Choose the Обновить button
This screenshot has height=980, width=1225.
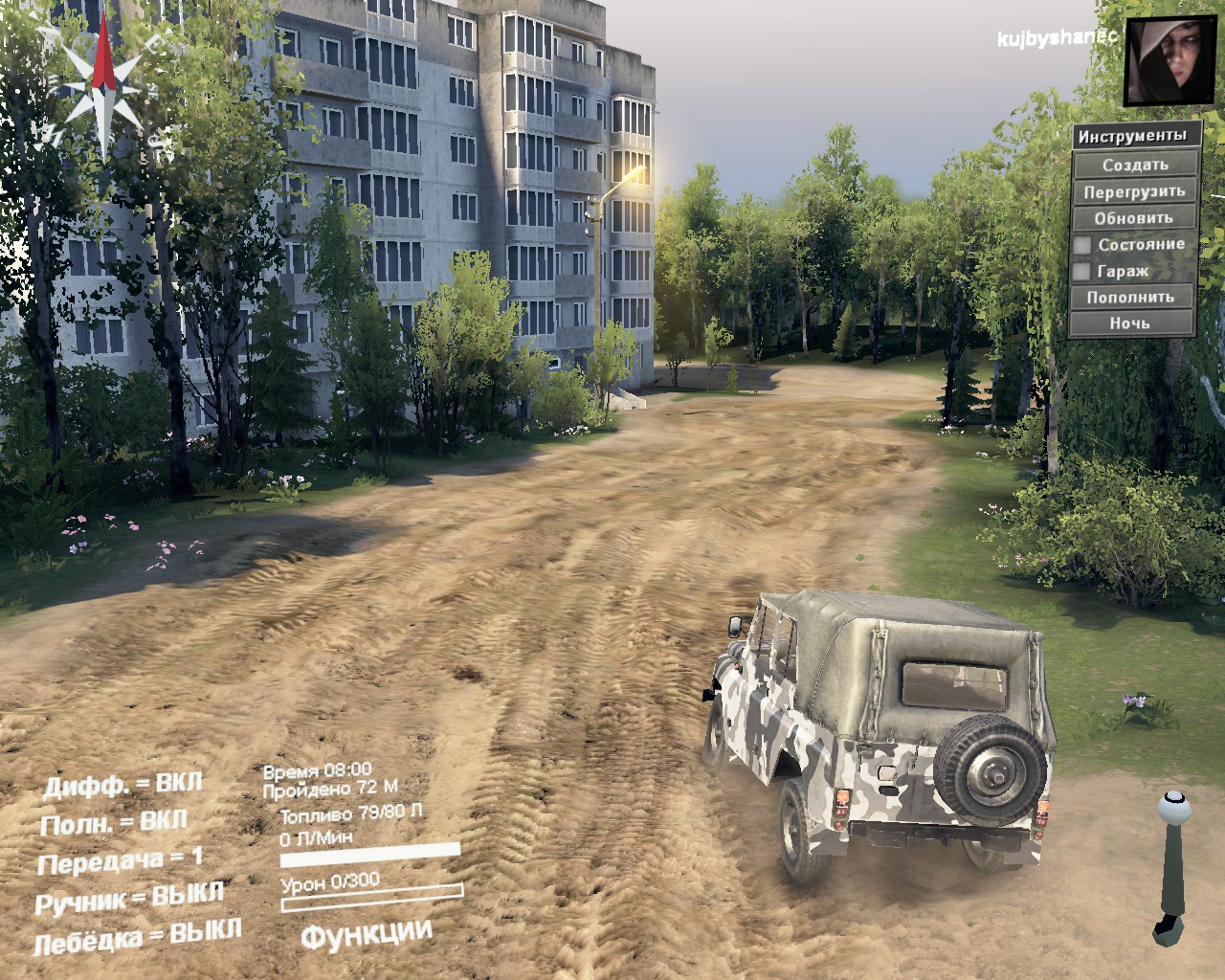click(1135, 217)
